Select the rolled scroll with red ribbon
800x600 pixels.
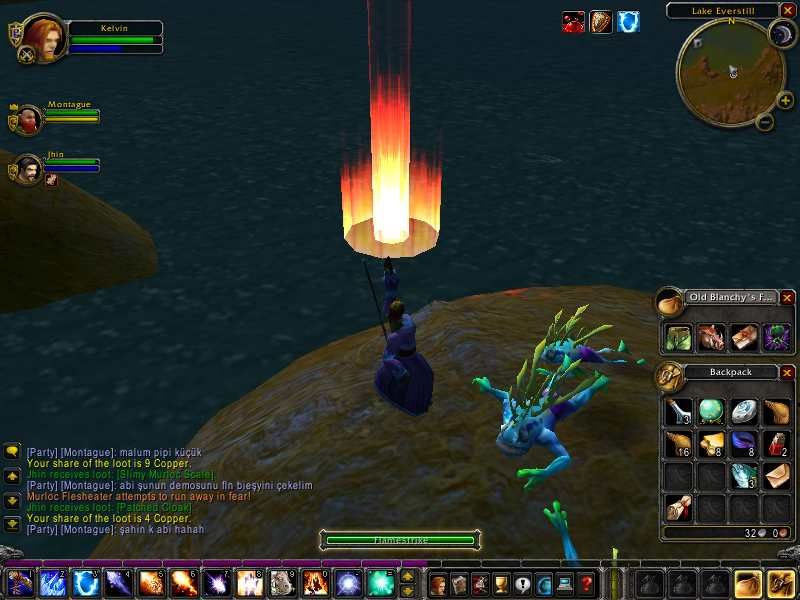[678, 508]
